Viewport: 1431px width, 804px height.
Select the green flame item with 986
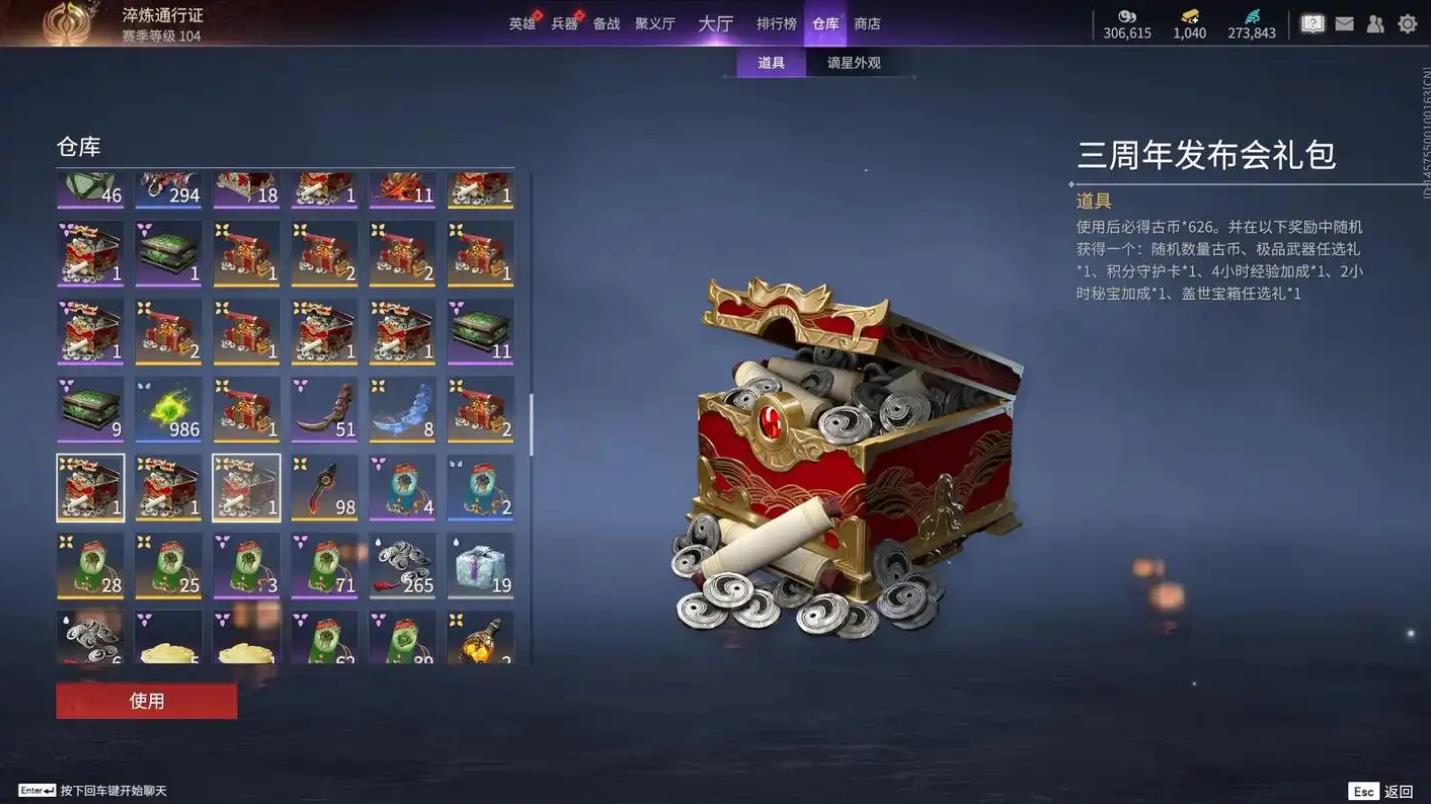[169, 410]
